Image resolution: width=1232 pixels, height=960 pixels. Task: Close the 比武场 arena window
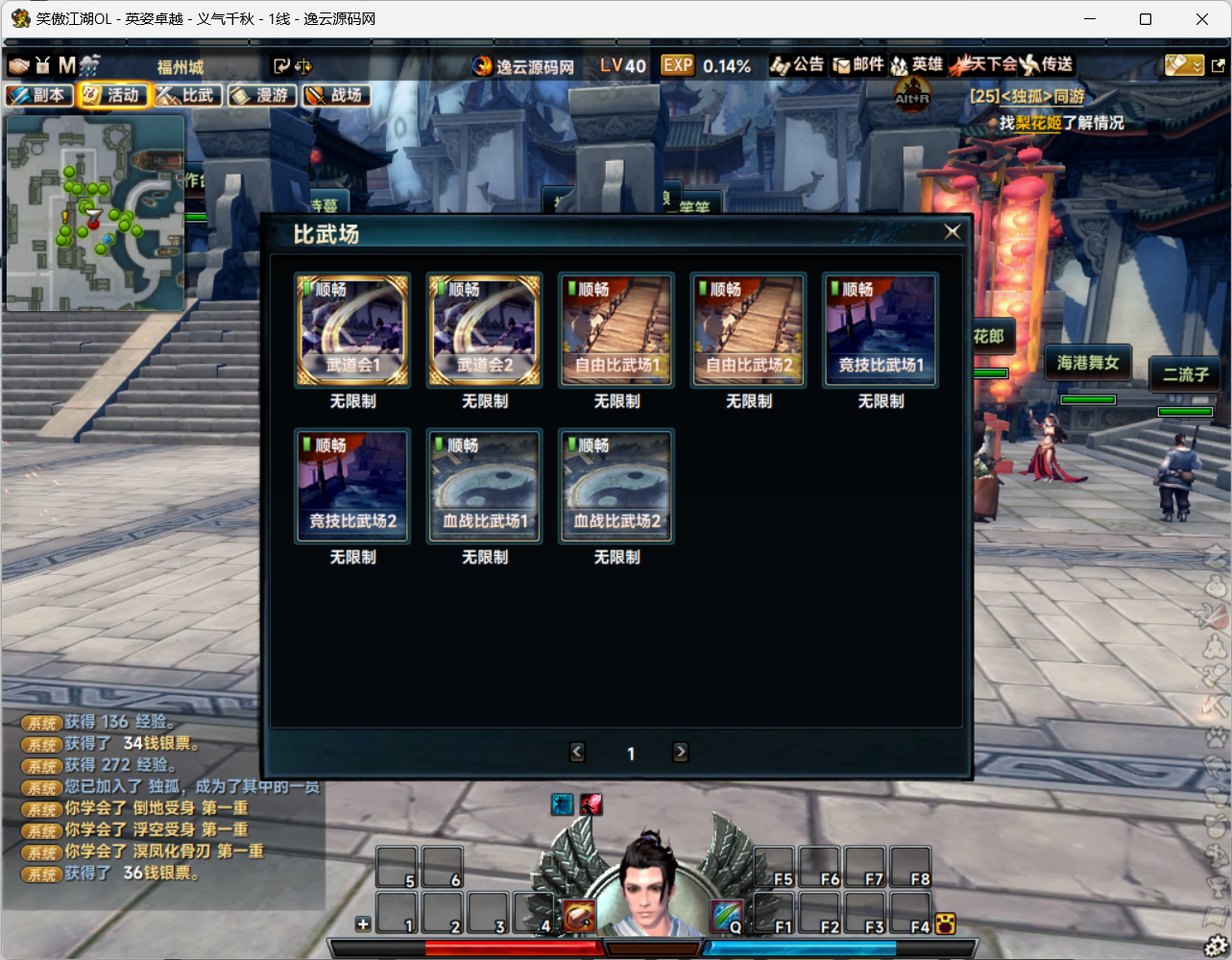pos(952,231)
